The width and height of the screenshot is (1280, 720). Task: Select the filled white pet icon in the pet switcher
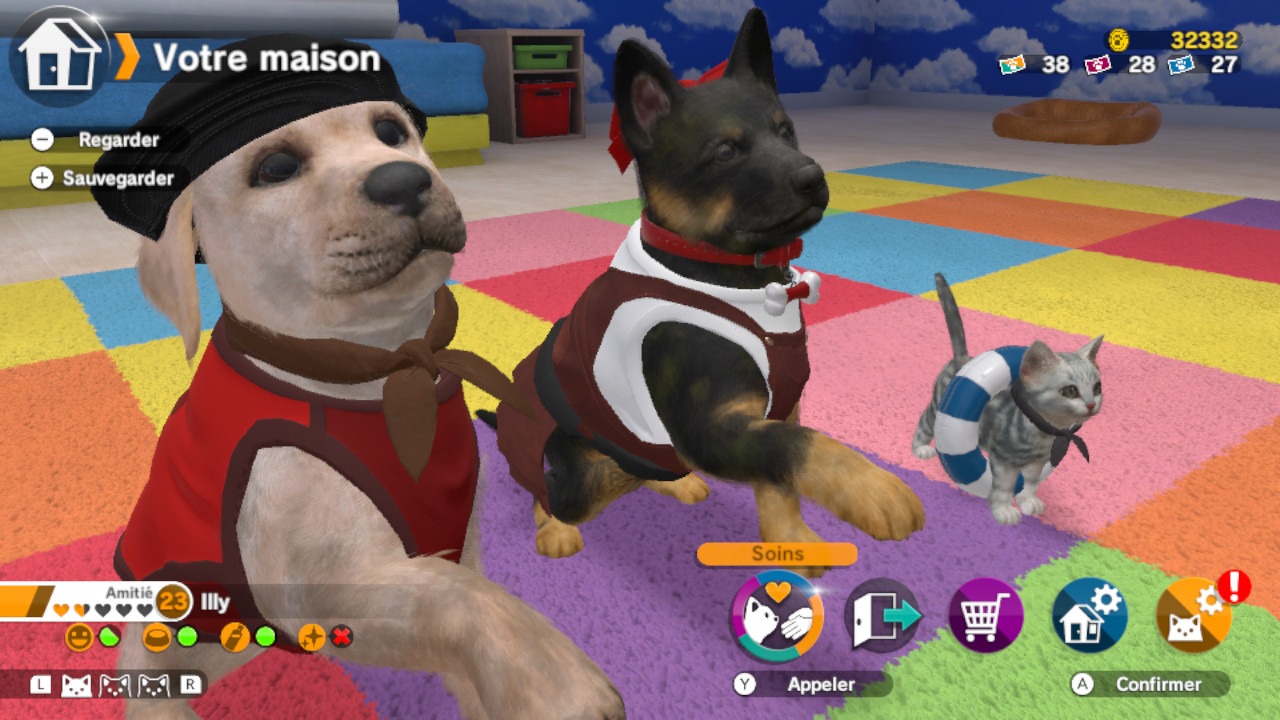coord(77,685)
